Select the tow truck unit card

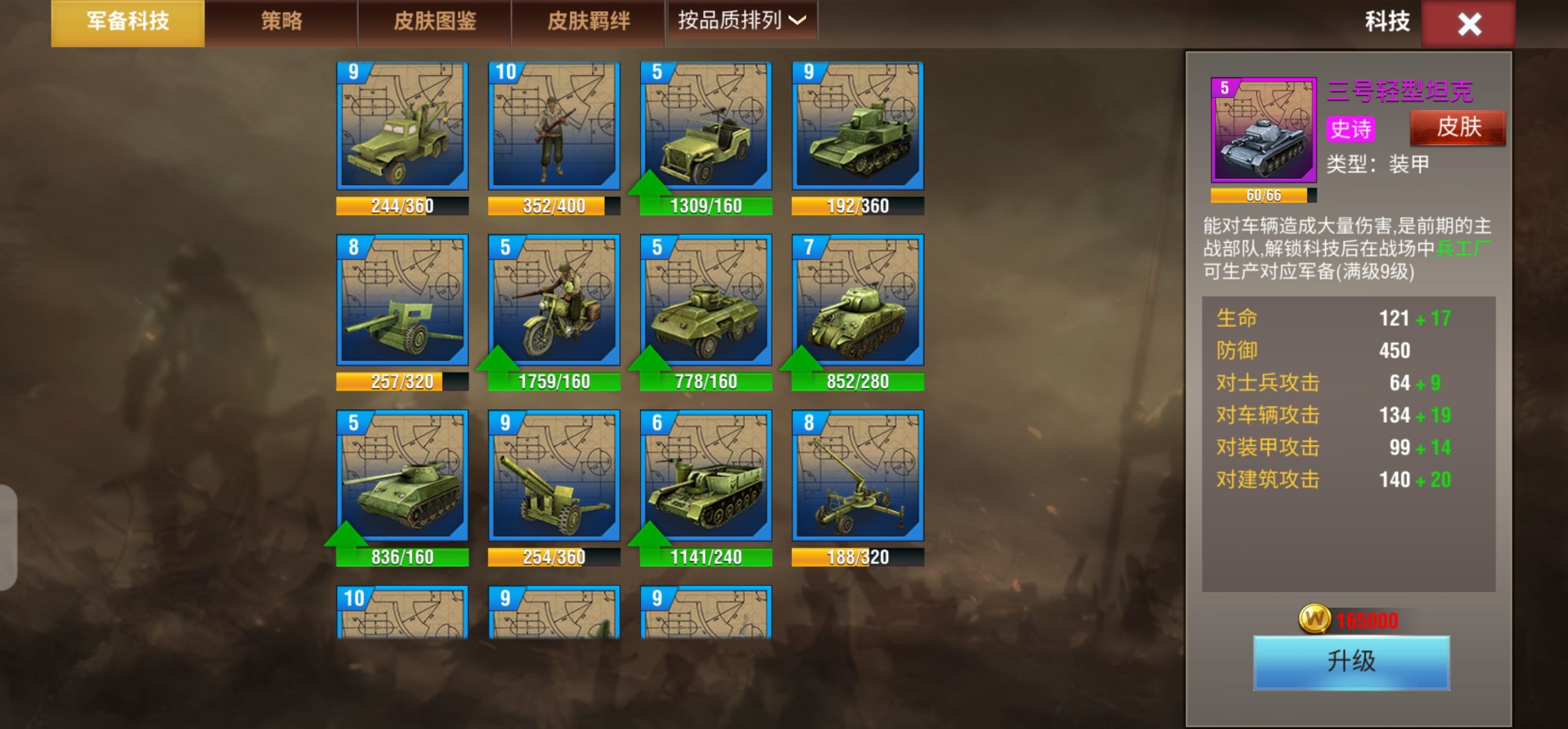pos(402,126)
